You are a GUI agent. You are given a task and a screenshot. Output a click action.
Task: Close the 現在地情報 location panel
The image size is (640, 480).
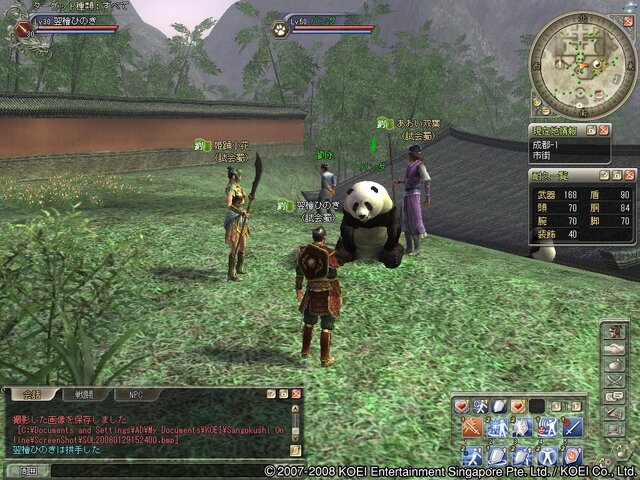point(606,131)
